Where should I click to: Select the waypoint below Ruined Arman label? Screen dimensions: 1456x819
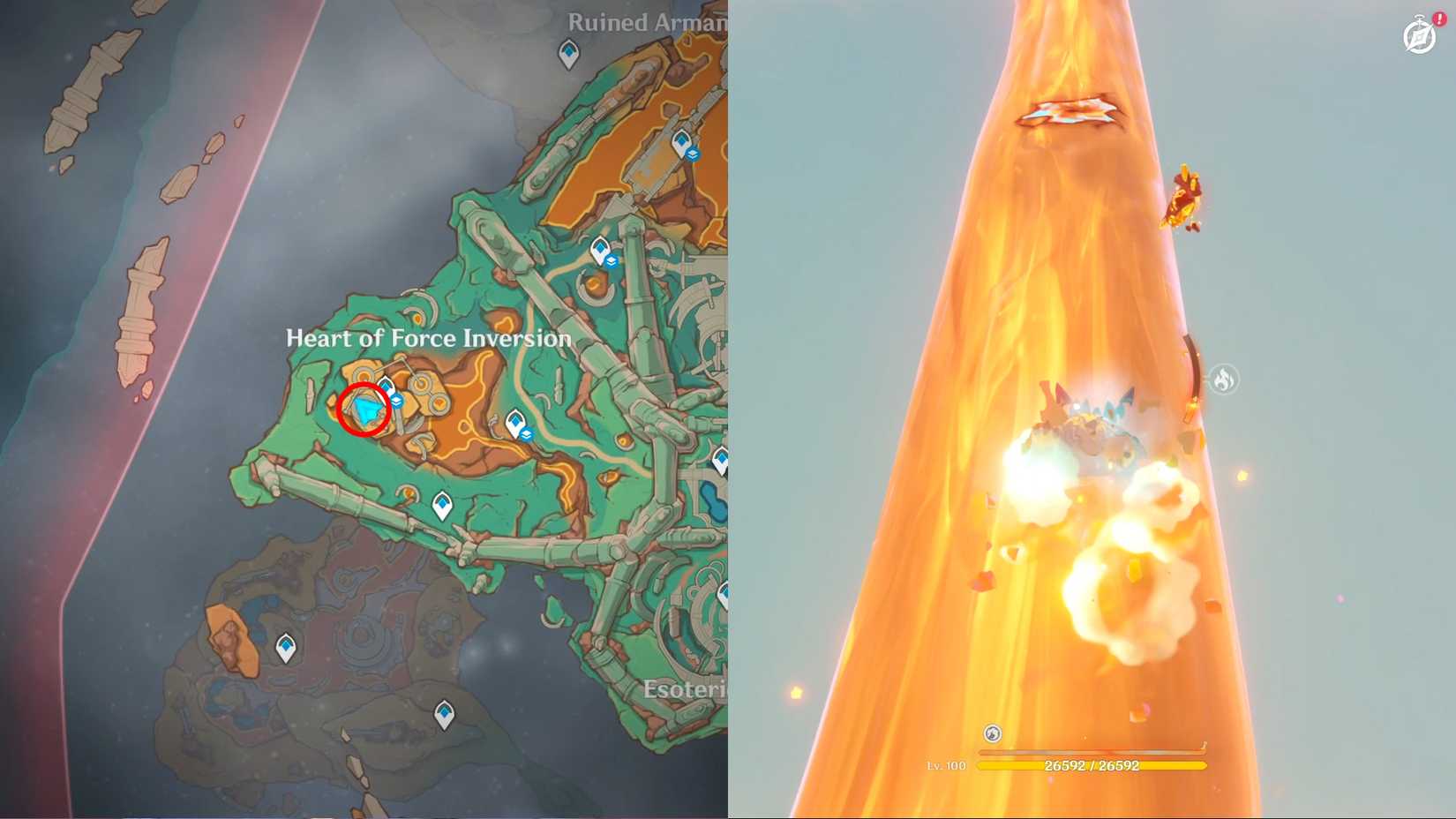(x=567, y=56)
